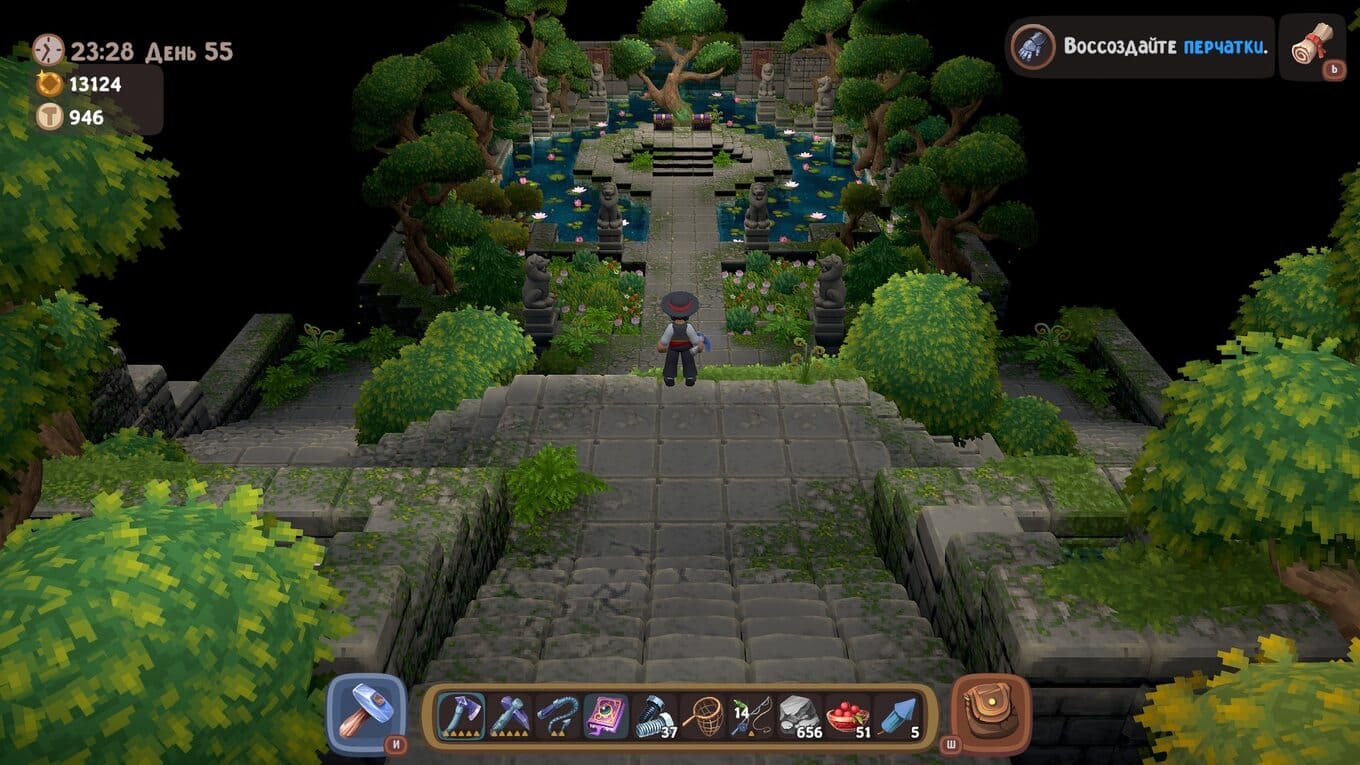Pick the bolts stack of 37
The image size is (1360, 765).
655,716
